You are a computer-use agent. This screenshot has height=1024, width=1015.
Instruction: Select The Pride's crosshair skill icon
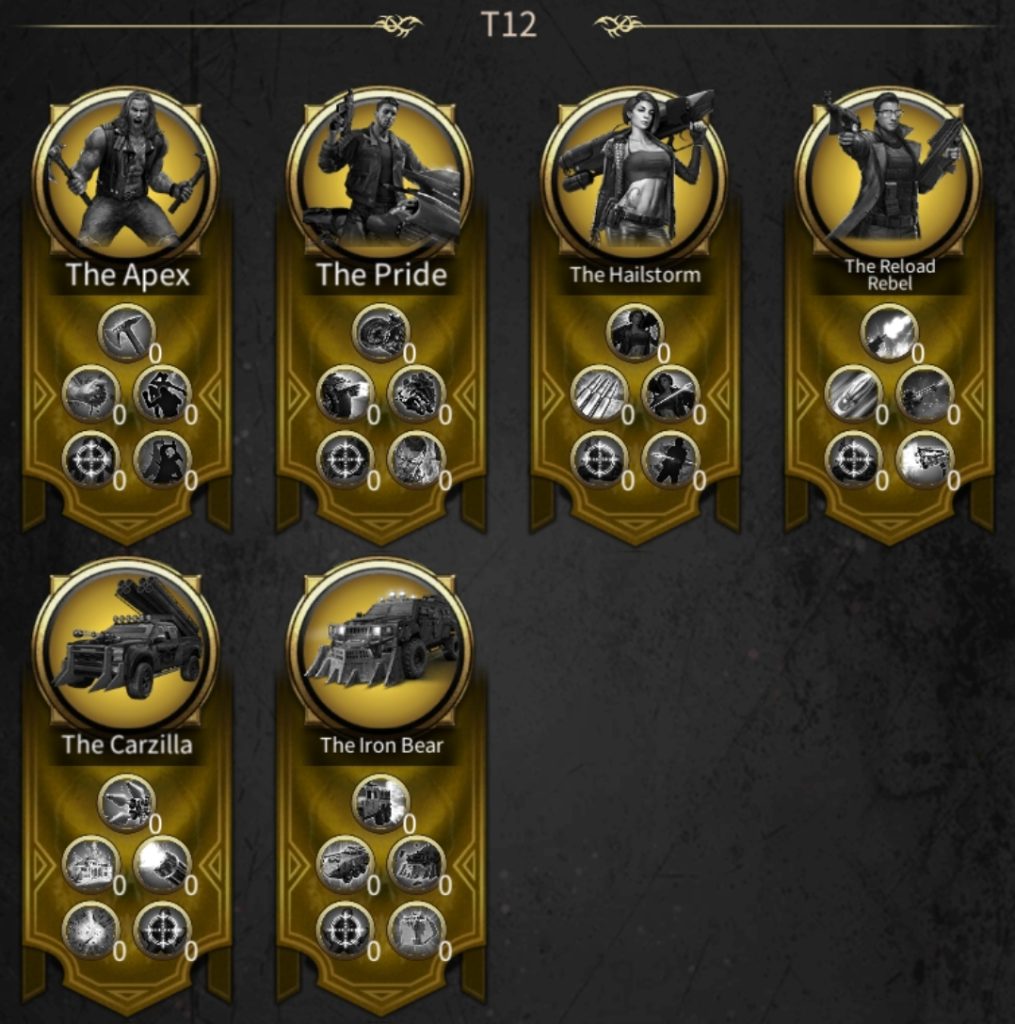point(344,460)
